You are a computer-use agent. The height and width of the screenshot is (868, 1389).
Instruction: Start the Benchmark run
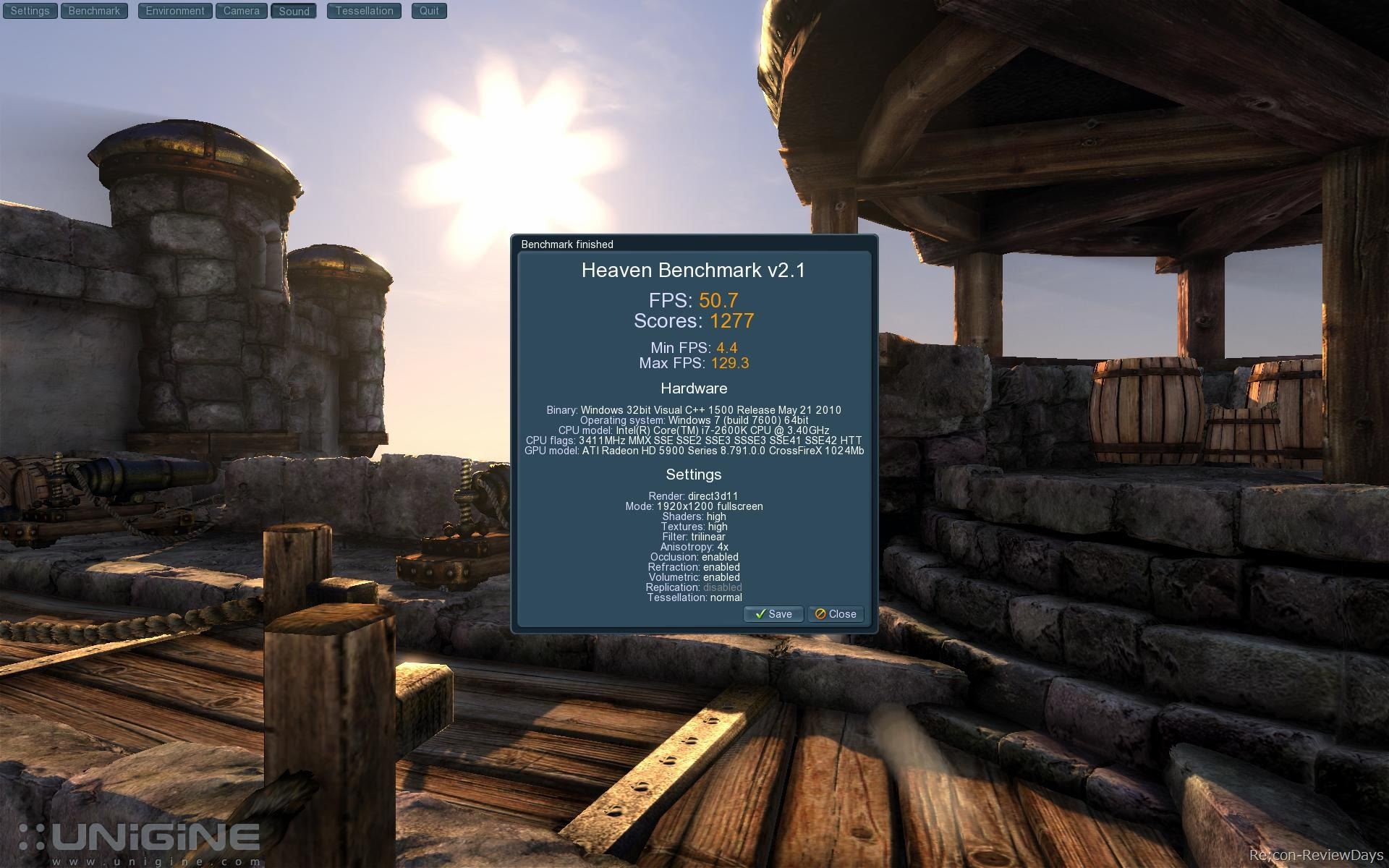click(94, 11)
